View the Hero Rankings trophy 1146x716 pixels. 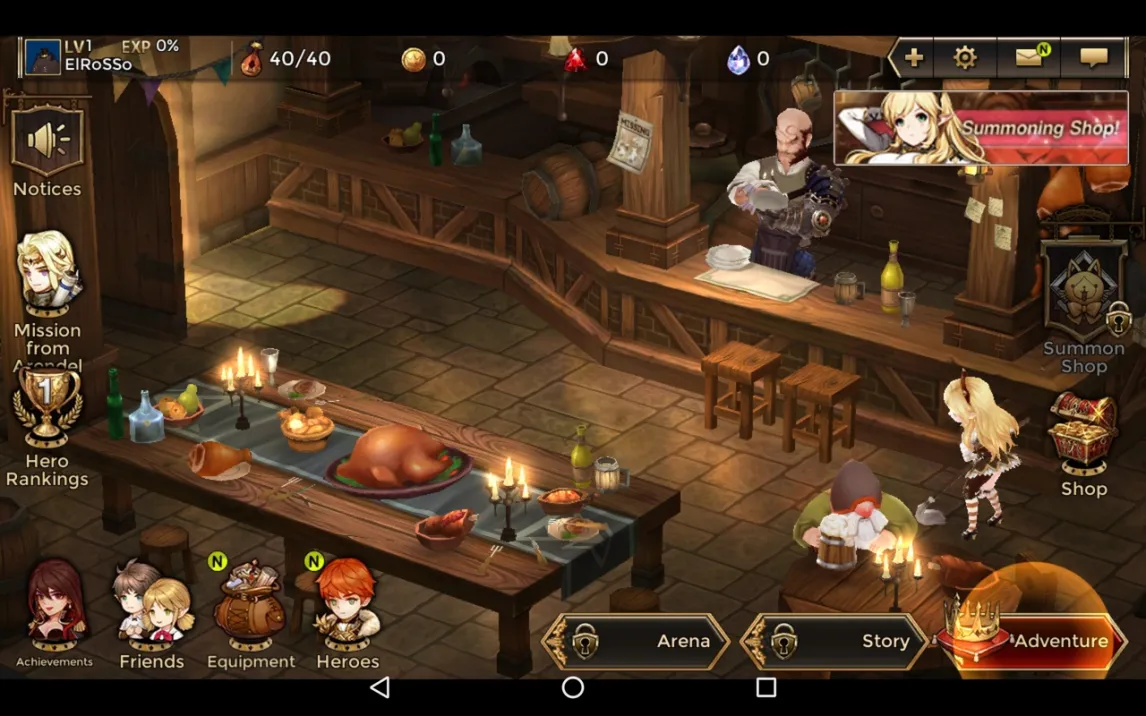pyautogui.click(x=47, y=410)
